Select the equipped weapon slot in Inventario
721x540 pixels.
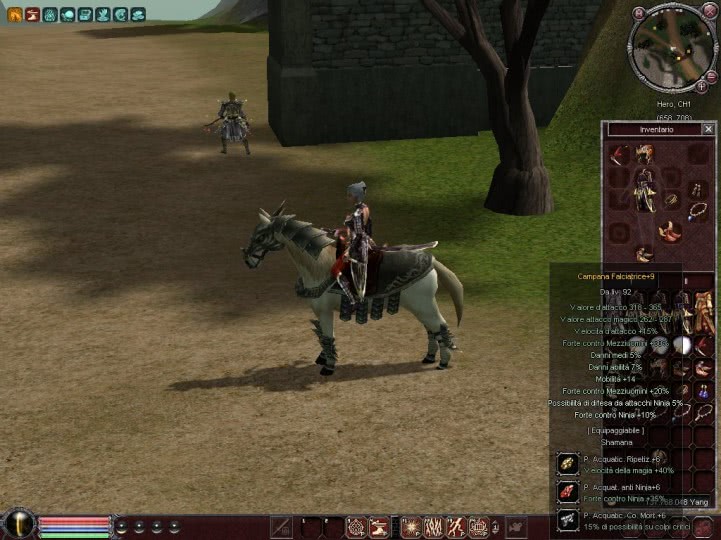pyautogui.click(x=619, y=154)
